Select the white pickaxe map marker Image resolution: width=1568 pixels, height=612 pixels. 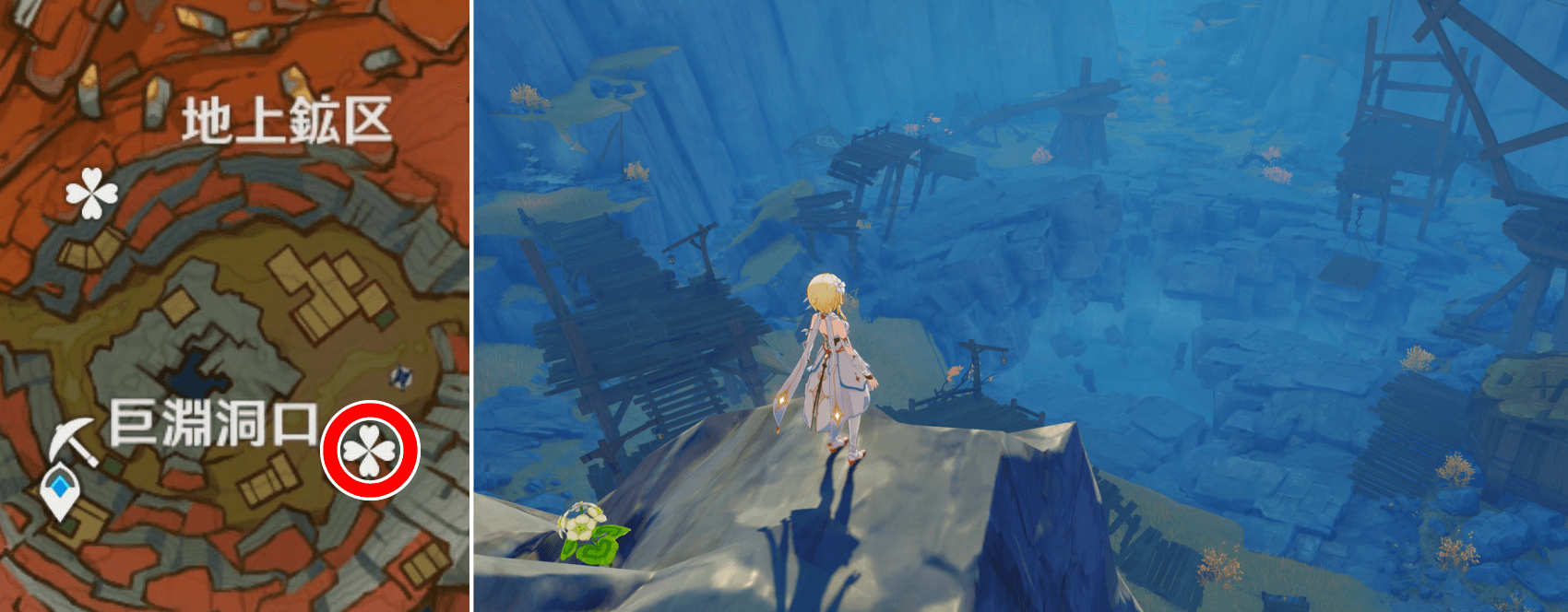coord(76,441)
